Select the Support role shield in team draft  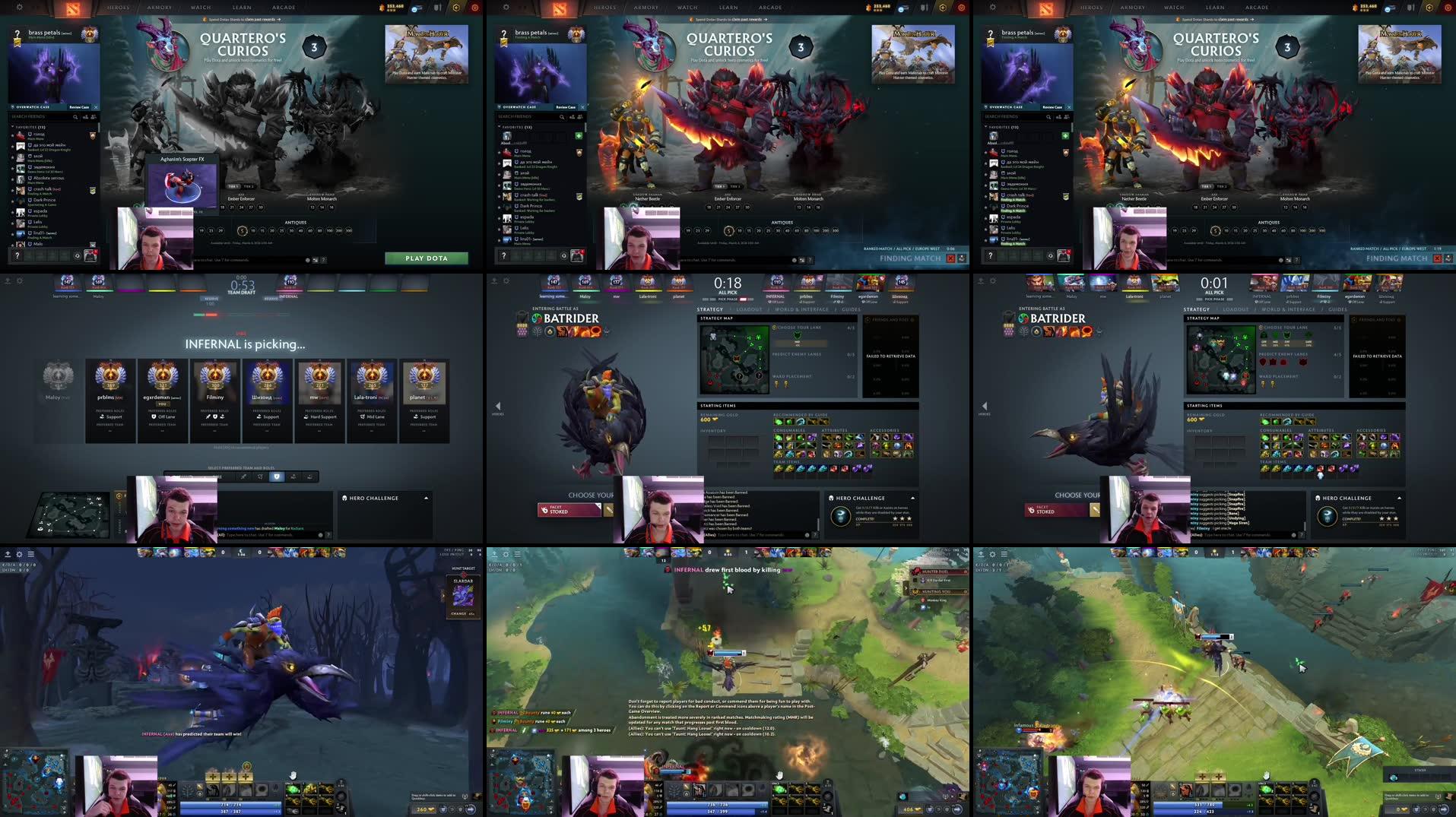pos(278,477)
